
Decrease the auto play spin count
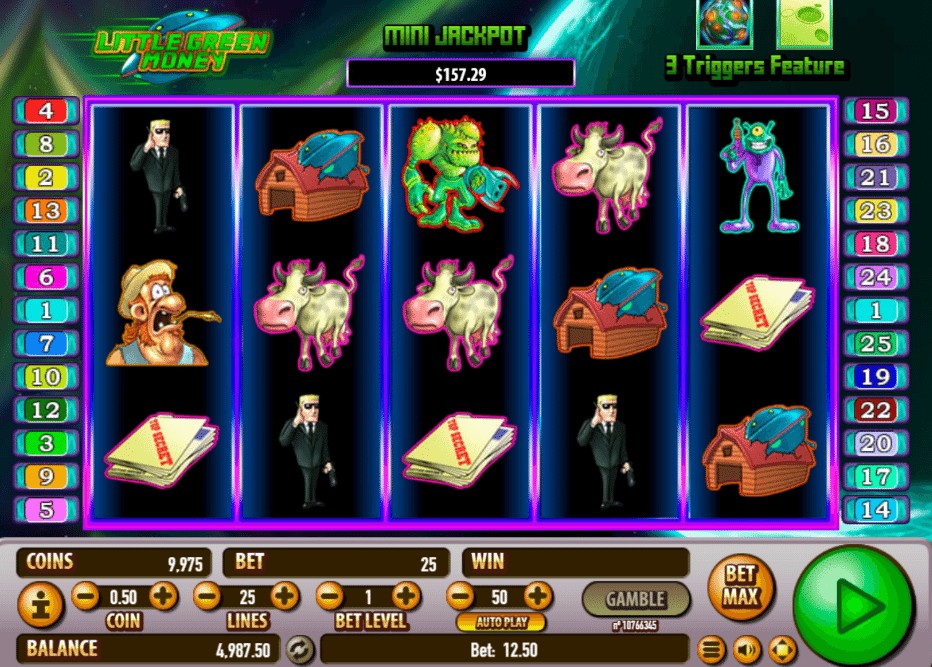460,597
